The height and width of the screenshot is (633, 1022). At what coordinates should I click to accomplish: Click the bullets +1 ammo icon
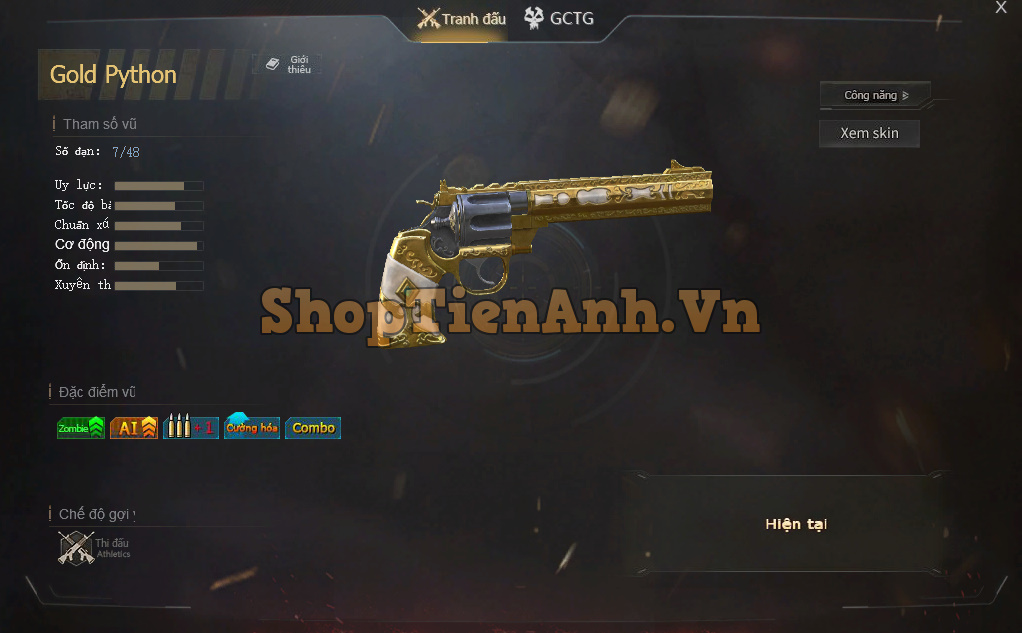190,428
